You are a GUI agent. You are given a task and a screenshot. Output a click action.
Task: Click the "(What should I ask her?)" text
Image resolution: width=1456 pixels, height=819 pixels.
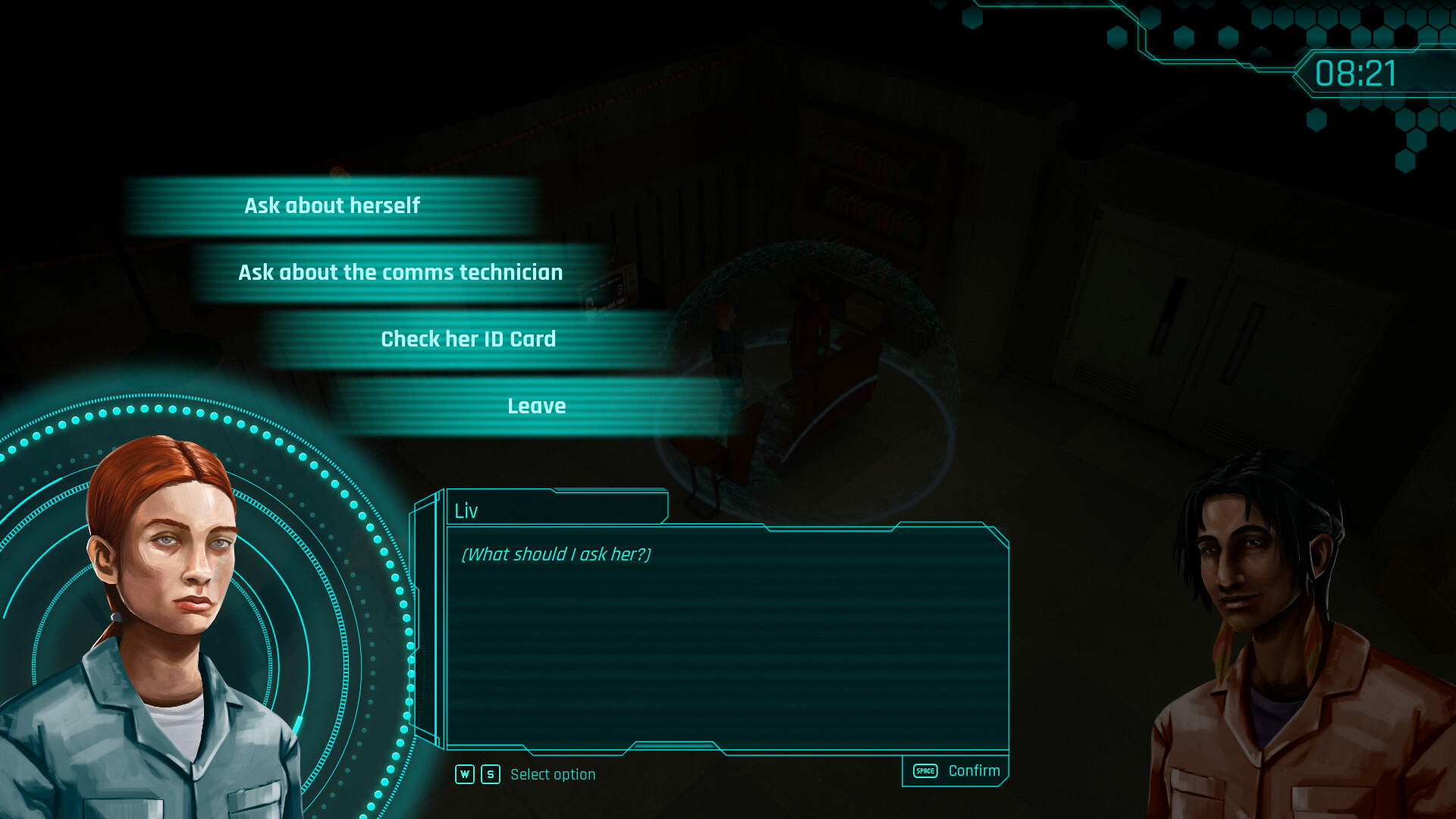tap(555, 555)
